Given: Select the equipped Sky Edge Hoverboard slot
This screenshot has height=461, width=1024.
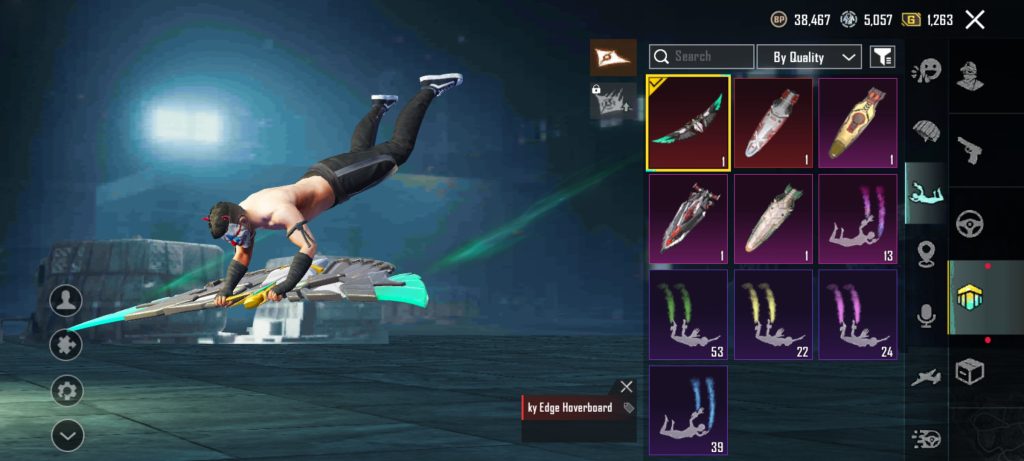Looking at the screenshot, I should click(687, 123).
